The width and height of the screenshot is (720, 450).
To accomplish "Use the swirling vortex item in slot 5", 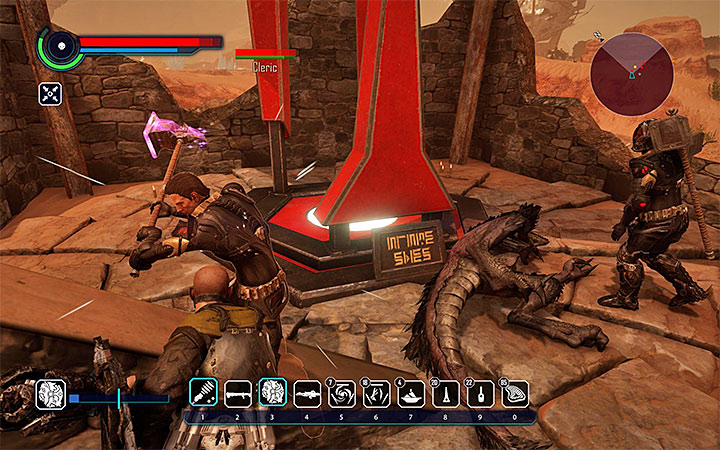I will 341,392.
